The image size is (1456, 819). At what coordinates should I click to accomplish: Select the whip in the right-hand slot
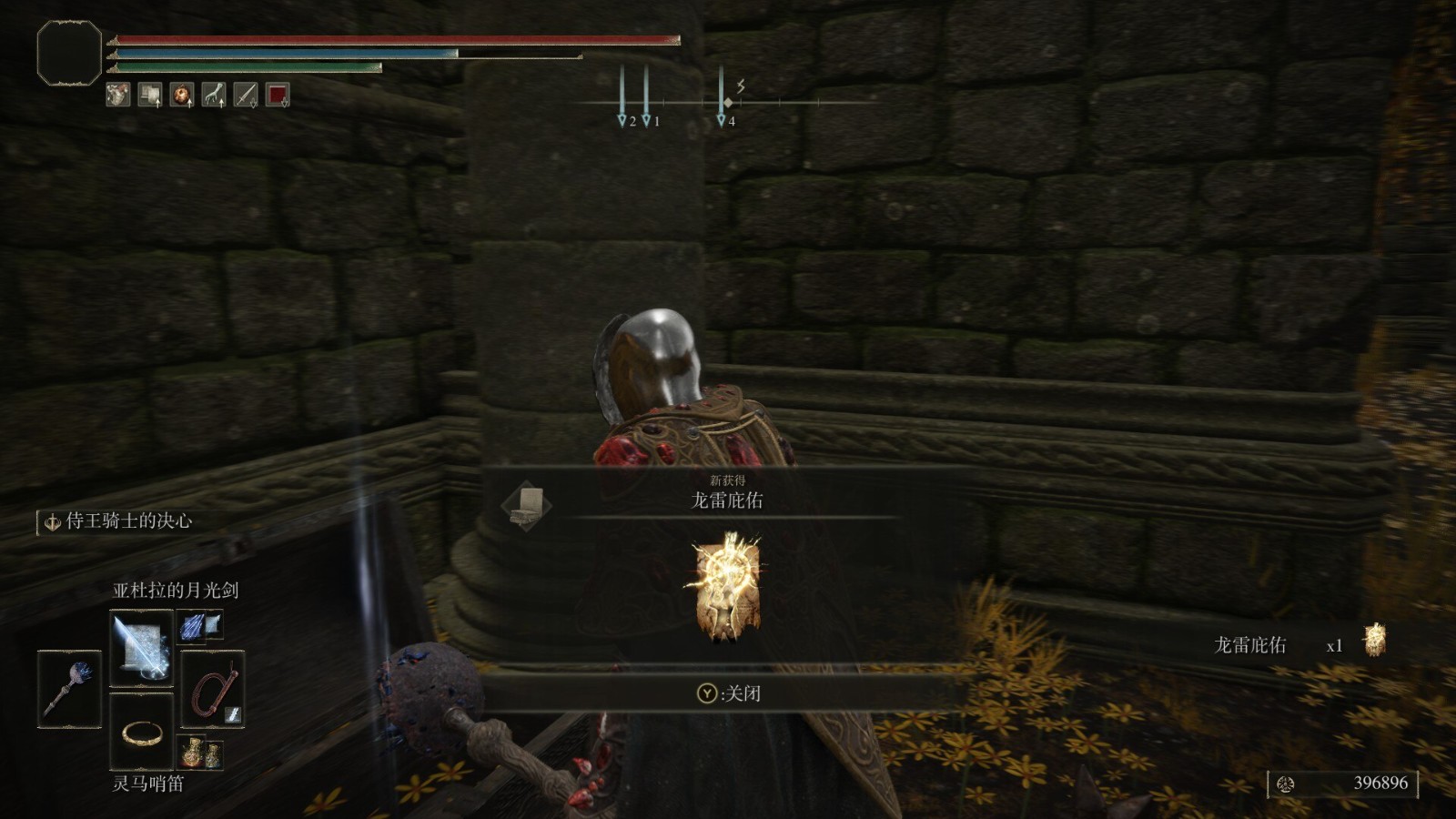212,689
